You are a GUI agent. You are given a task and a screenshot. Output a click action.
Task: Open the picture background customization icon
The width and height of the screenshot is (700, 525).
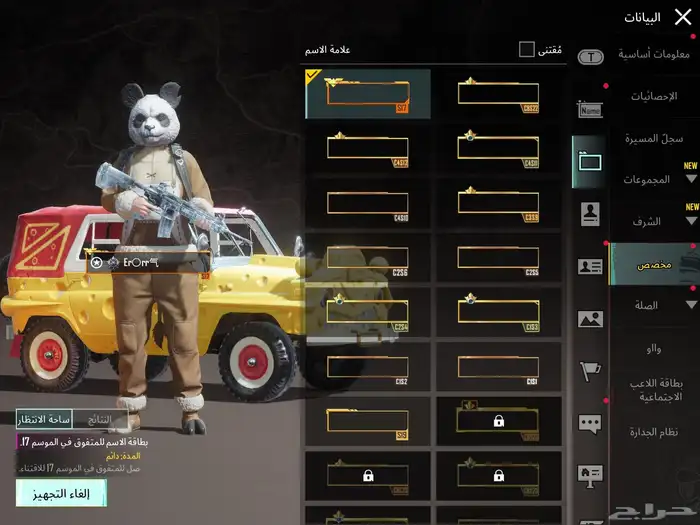click(590, 320)
